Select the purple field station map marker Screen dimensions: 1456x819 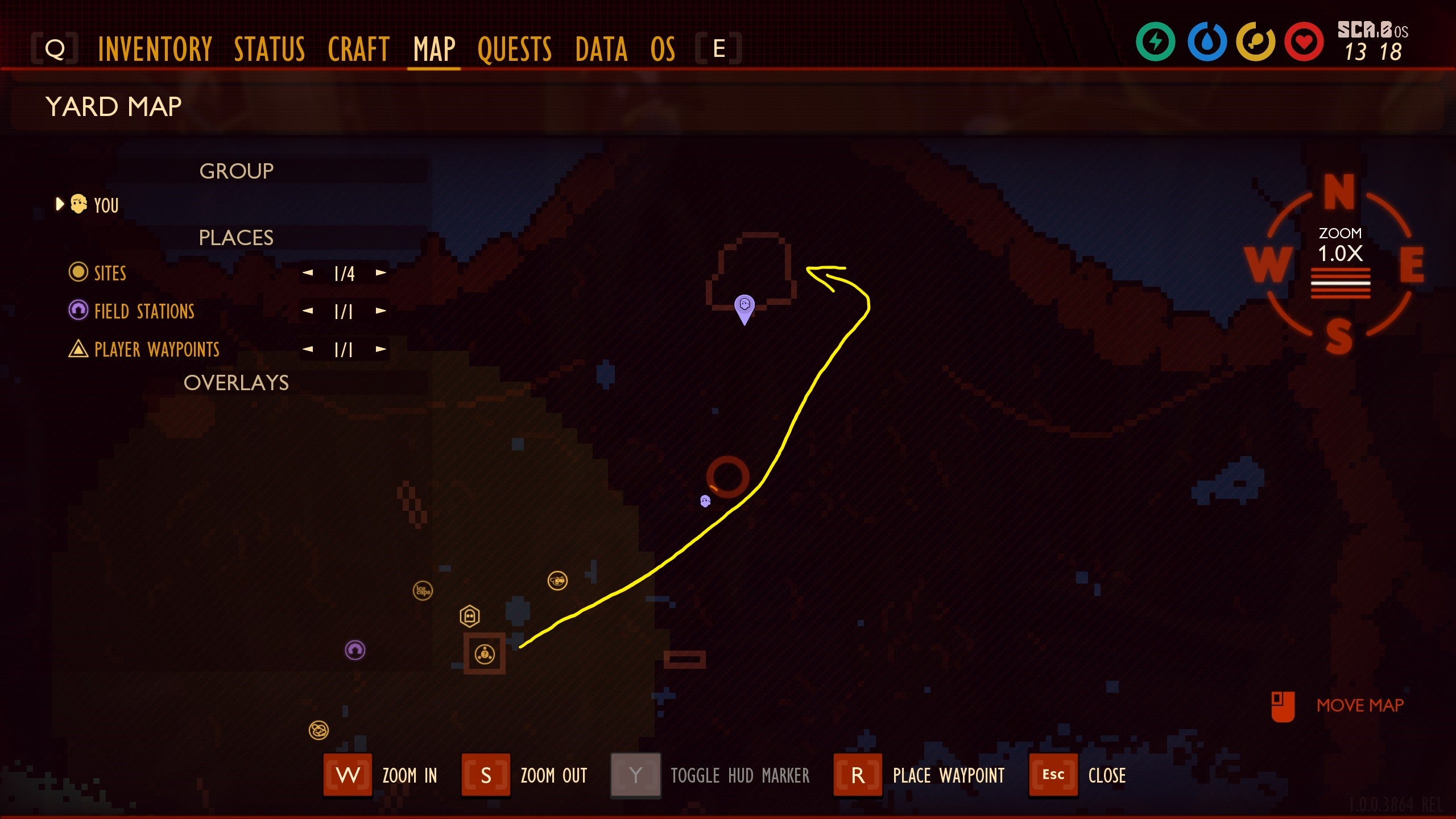(x=355, y=650)
